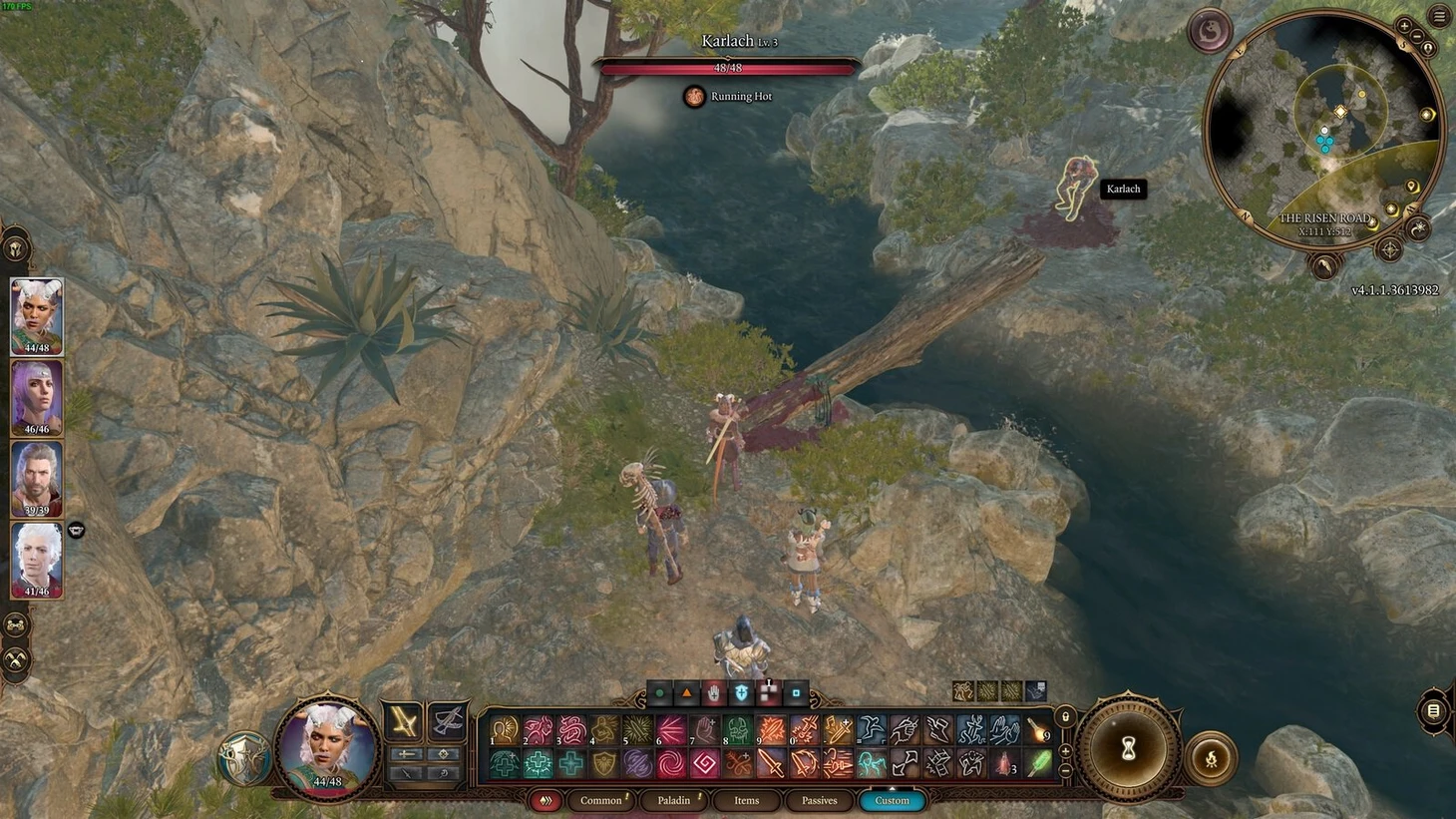
Task: Select the white-horned tiefling party portrait
Action: [x=37, y=316]
